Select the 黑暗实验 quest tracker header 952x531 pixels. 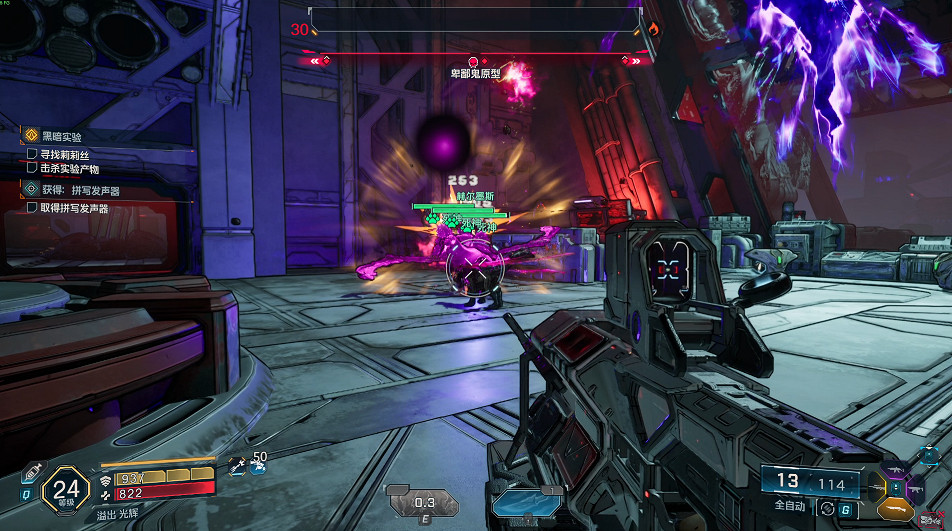pos(62,136)
